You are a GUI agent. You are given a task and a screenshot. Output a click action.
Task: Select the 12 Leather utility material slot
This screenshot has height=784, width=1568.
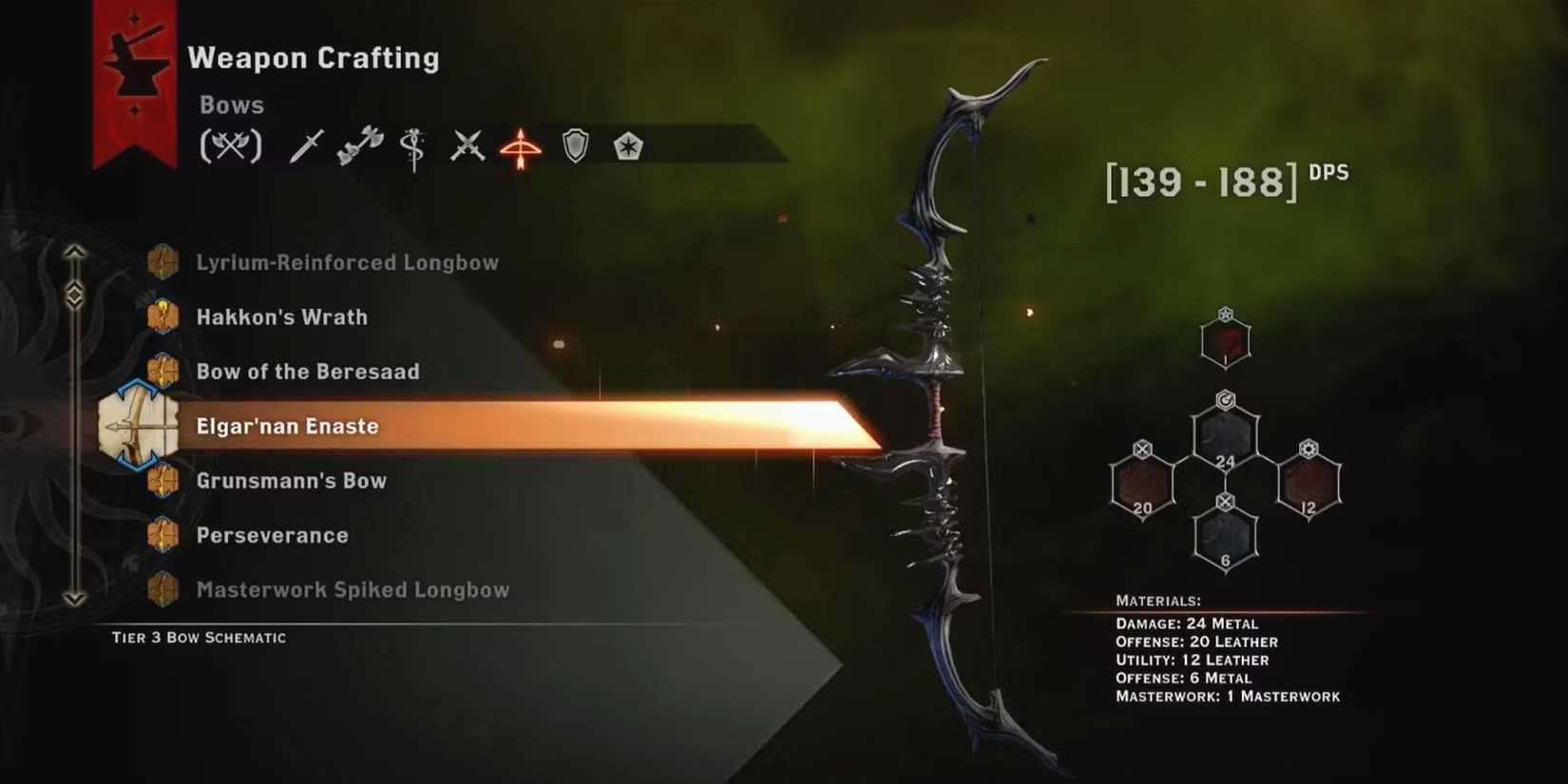point(1310,485)
